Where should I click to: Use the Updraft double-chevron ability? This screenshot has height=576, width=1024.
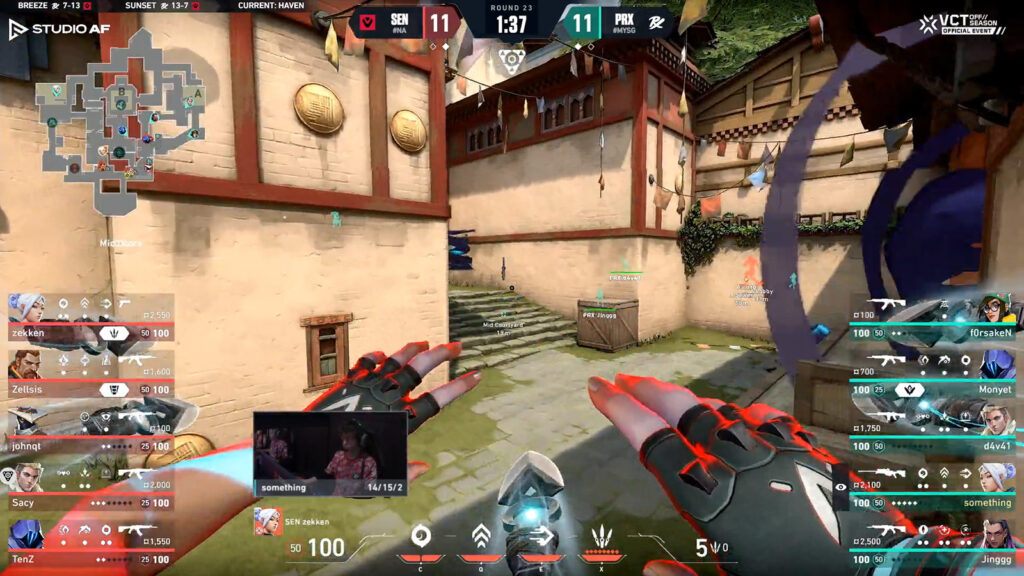481,537
